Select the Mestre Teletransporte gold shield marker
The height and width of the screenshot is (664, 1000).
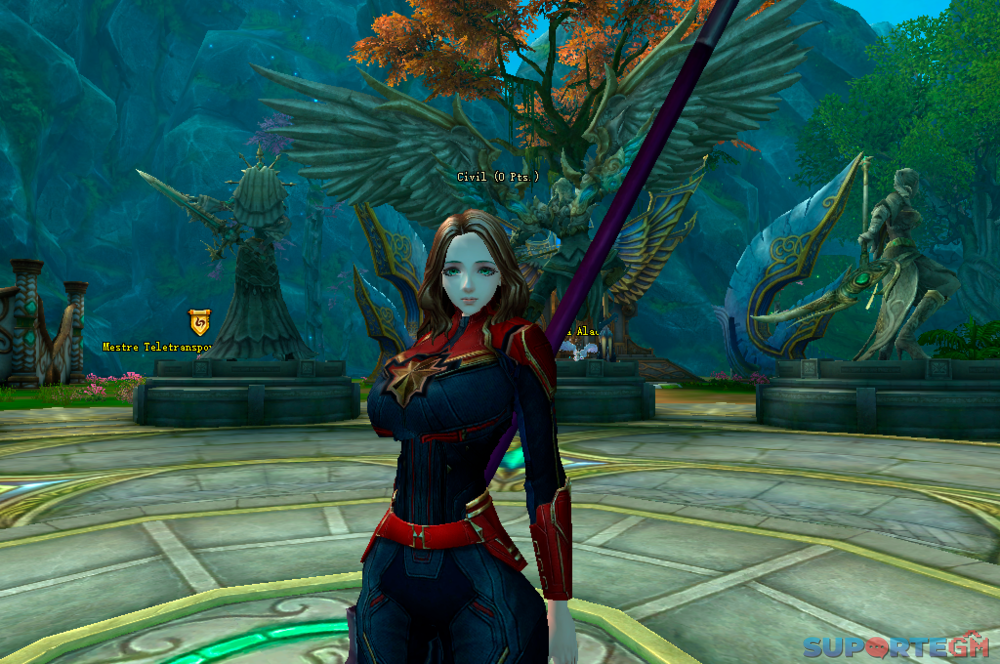(x=200, y=322)
